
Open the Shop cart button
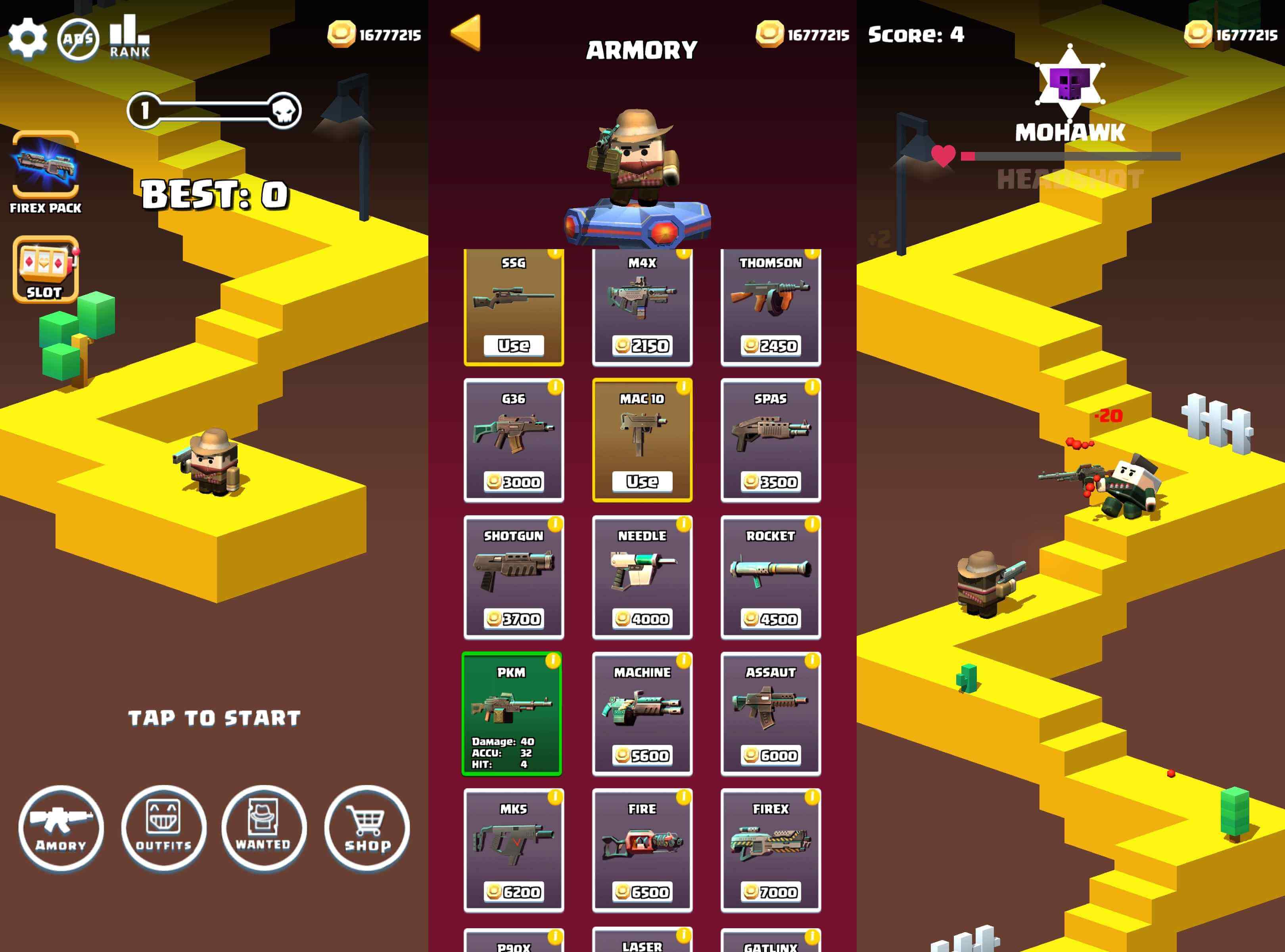tap(367, 828)
